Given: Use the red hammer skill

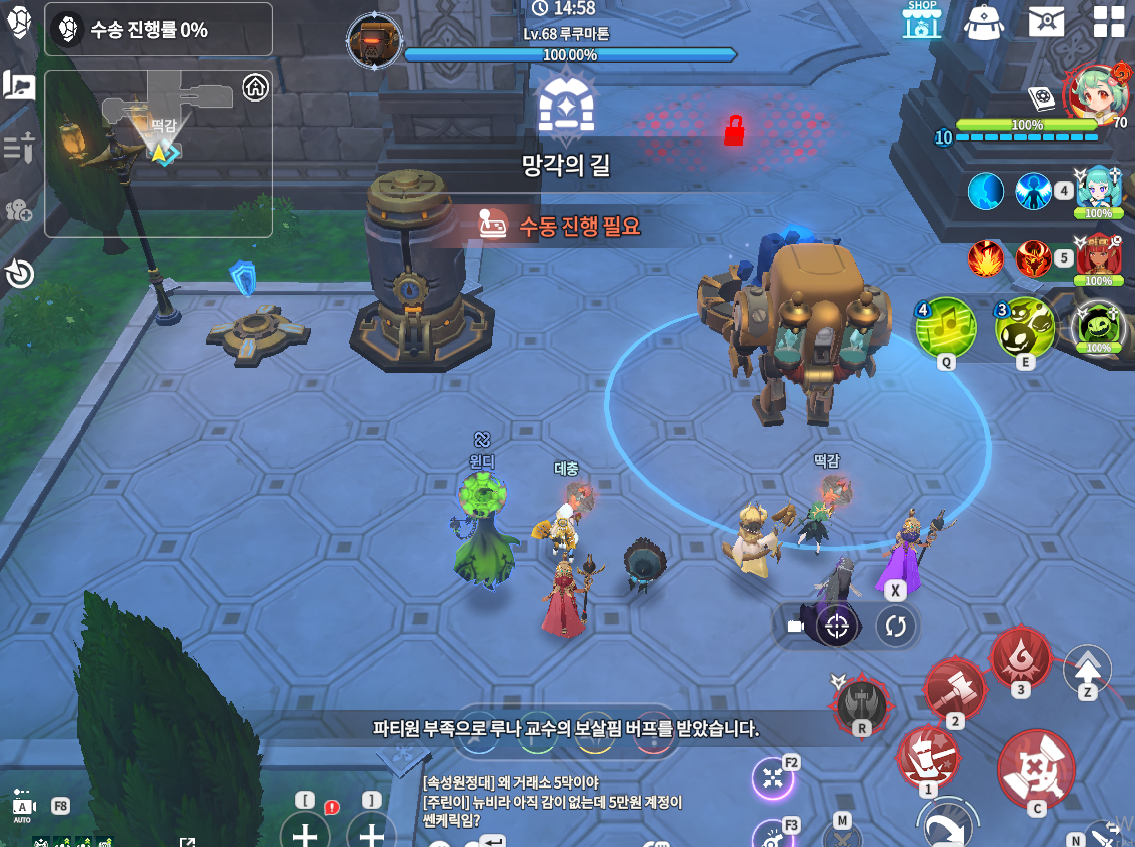Looking at the screenshot, I should click(954, 689).
